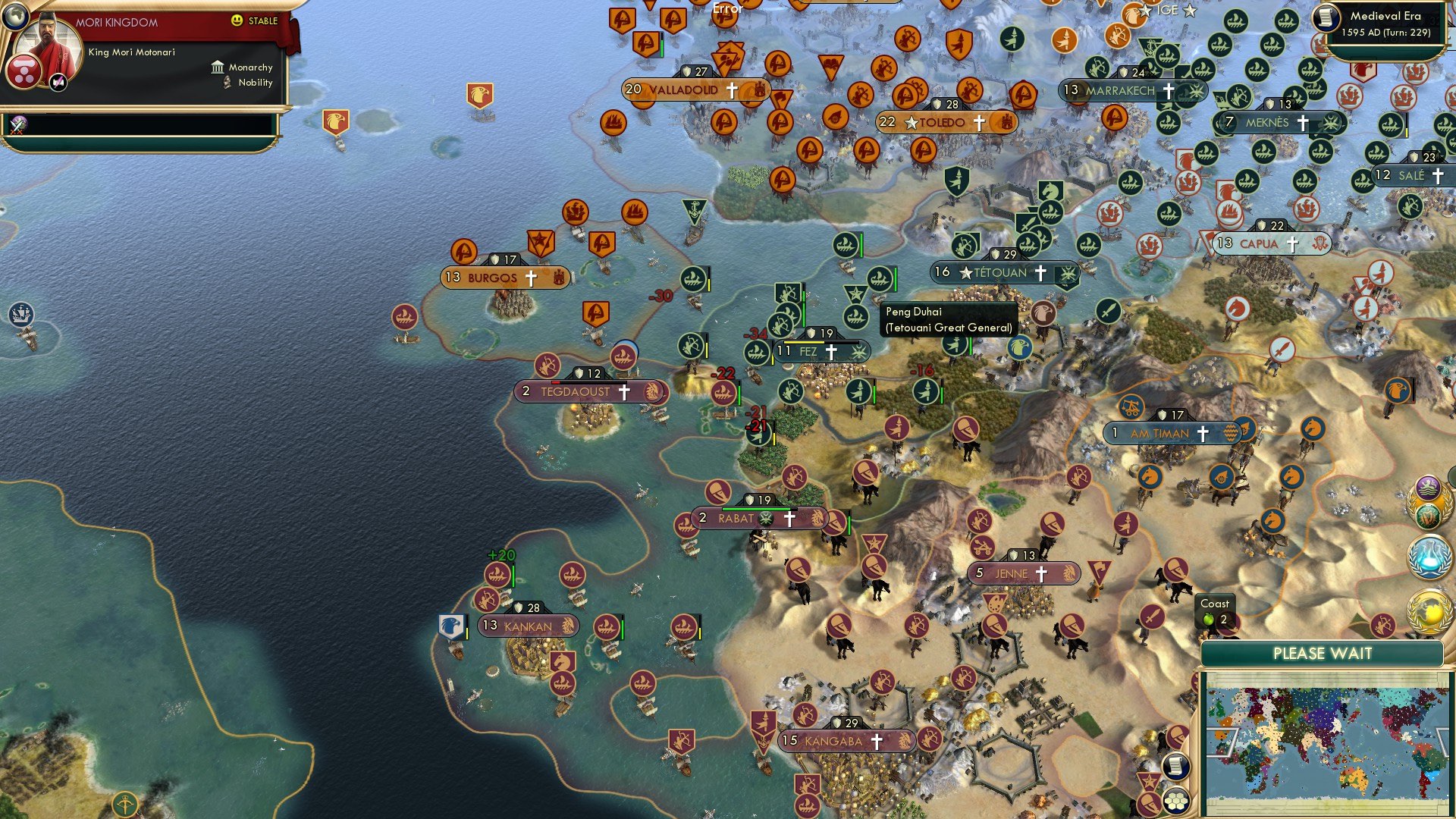Open the Technology tree via the flask icon
The width and height of the screenshot is (1456, 819).
click(1429, 558)
